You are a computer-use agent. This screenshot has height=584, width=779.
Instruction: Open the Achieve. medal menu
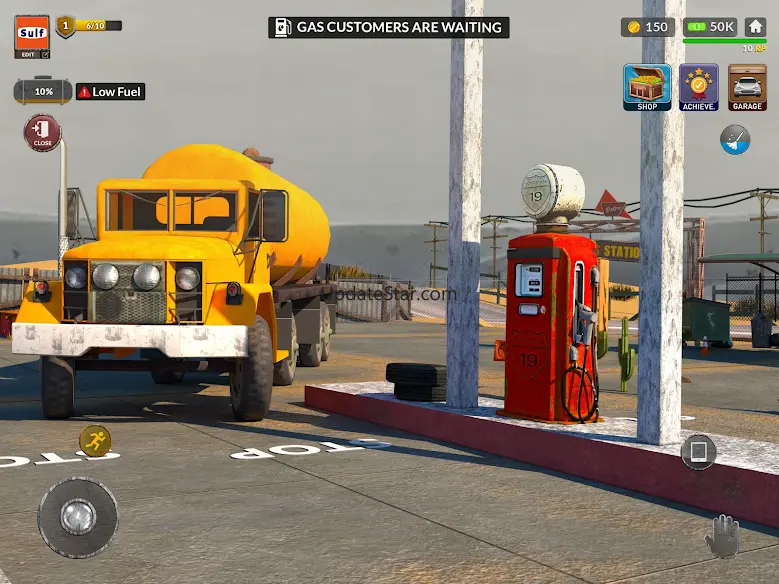coord(698,87)
